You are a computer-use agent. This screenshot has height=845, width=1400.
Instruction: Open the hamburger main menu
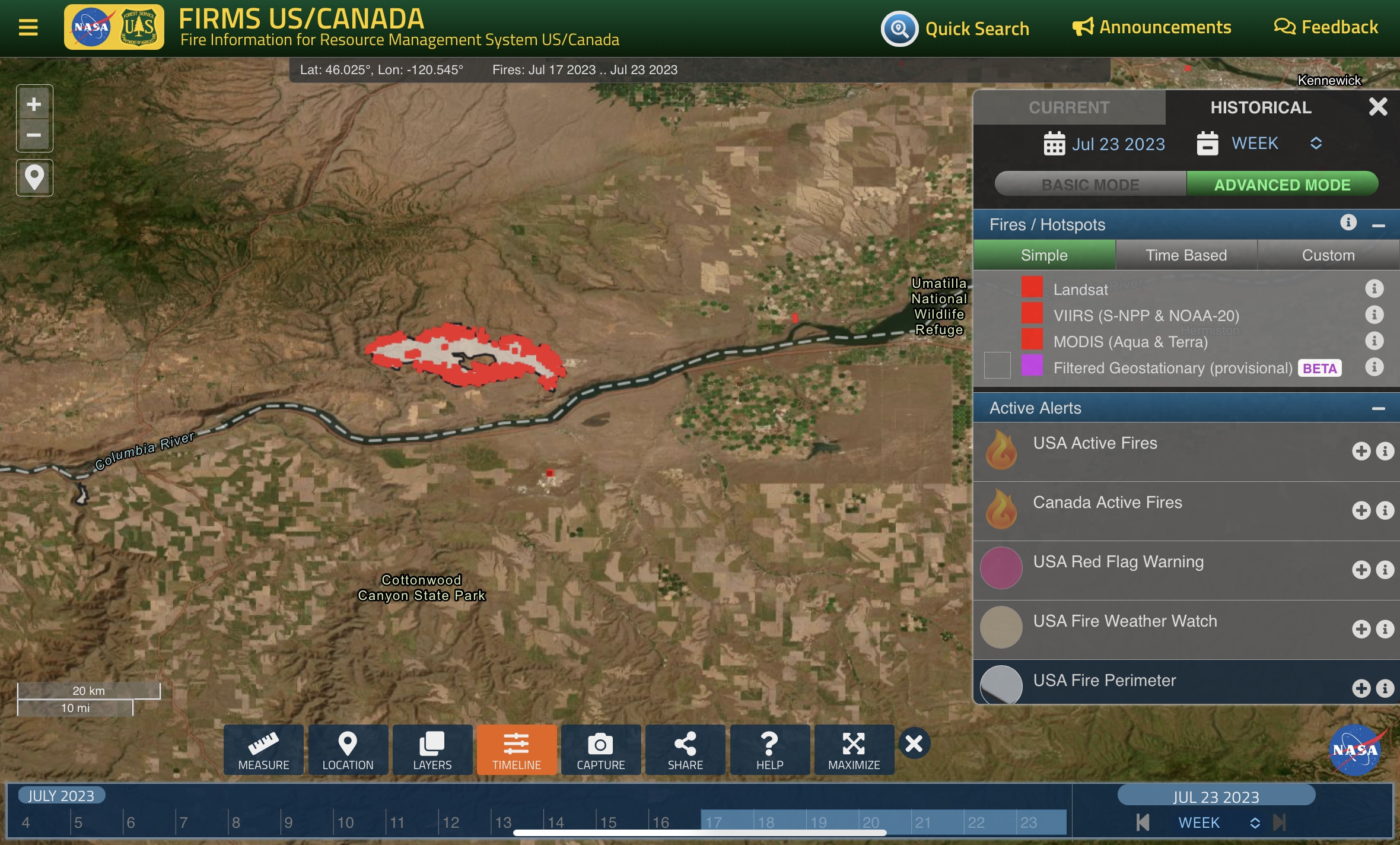pos(28,27)
